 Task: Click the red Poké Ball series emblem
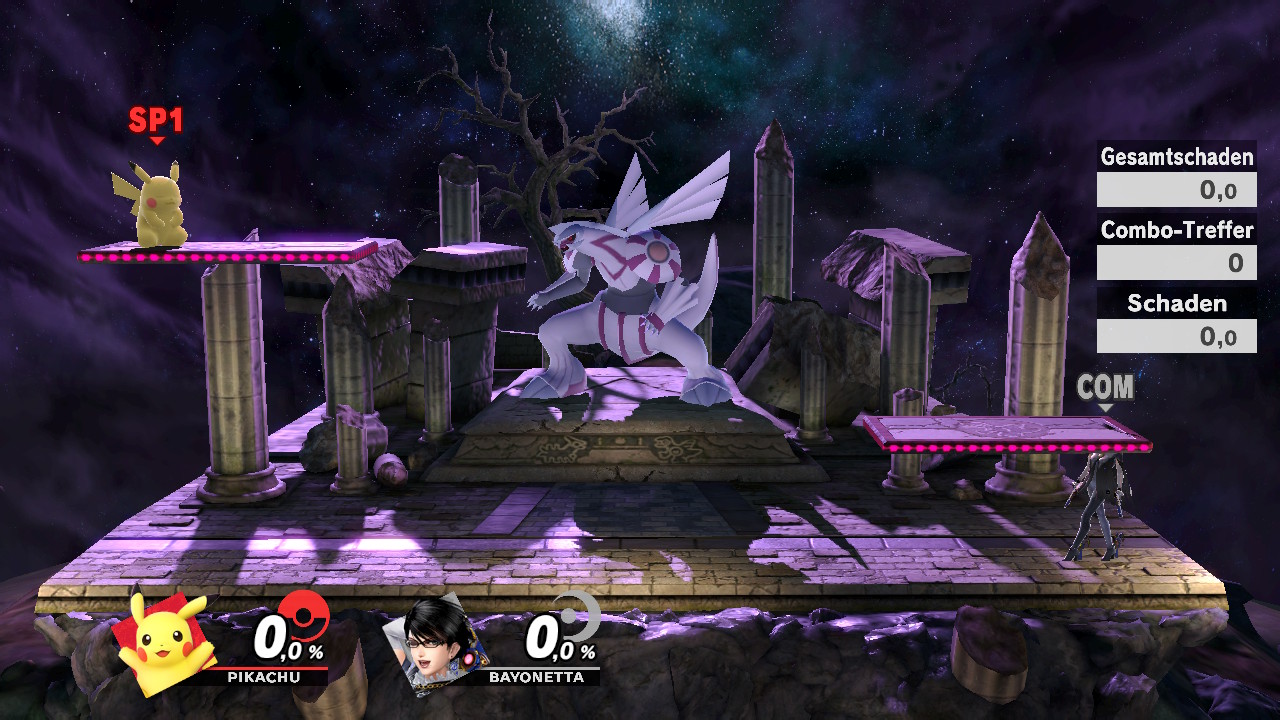click(303, 615)
